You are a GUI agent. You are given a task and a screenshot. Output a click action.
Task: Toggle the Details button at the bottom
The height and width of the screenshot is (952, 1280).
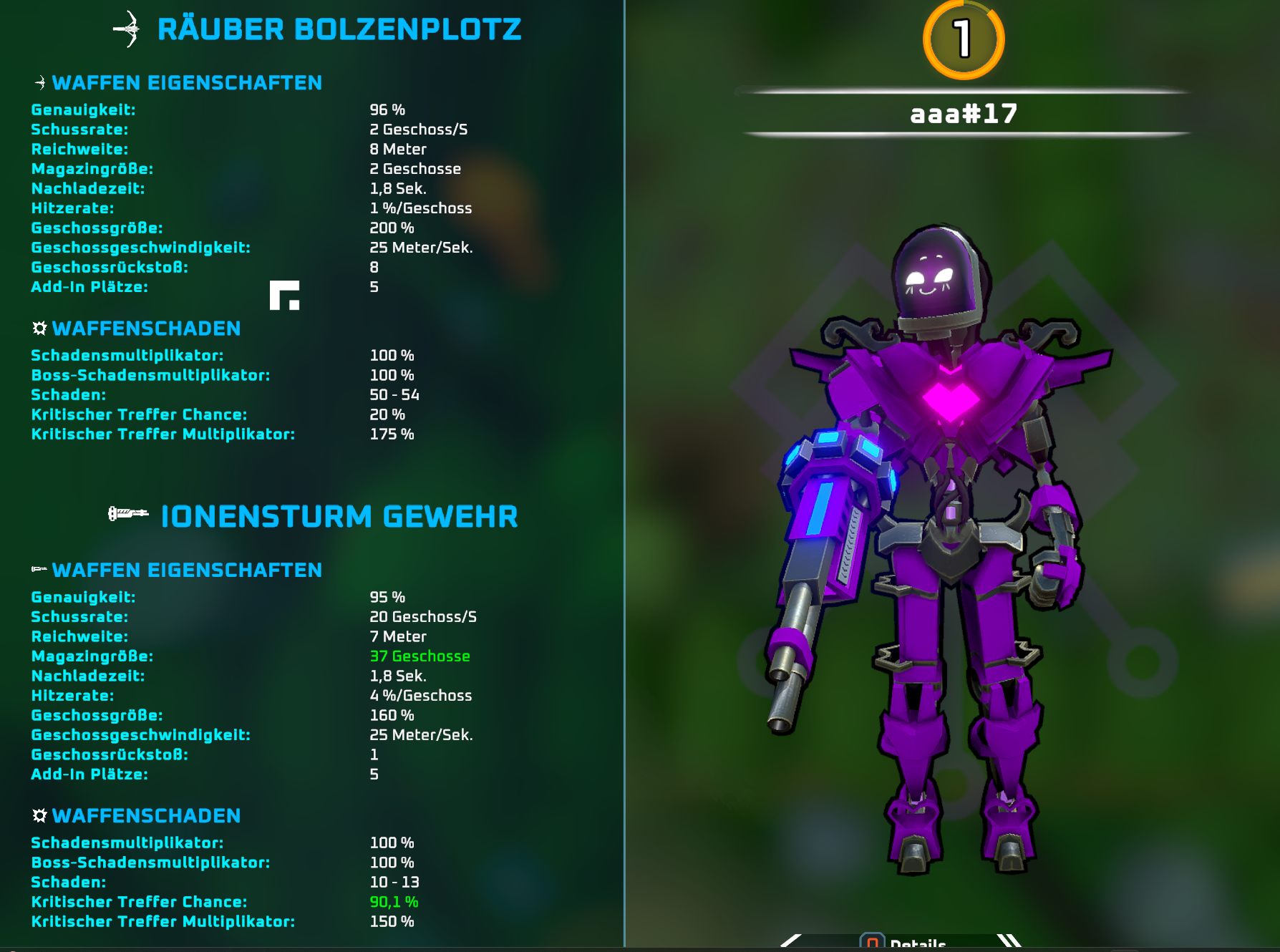903,943
